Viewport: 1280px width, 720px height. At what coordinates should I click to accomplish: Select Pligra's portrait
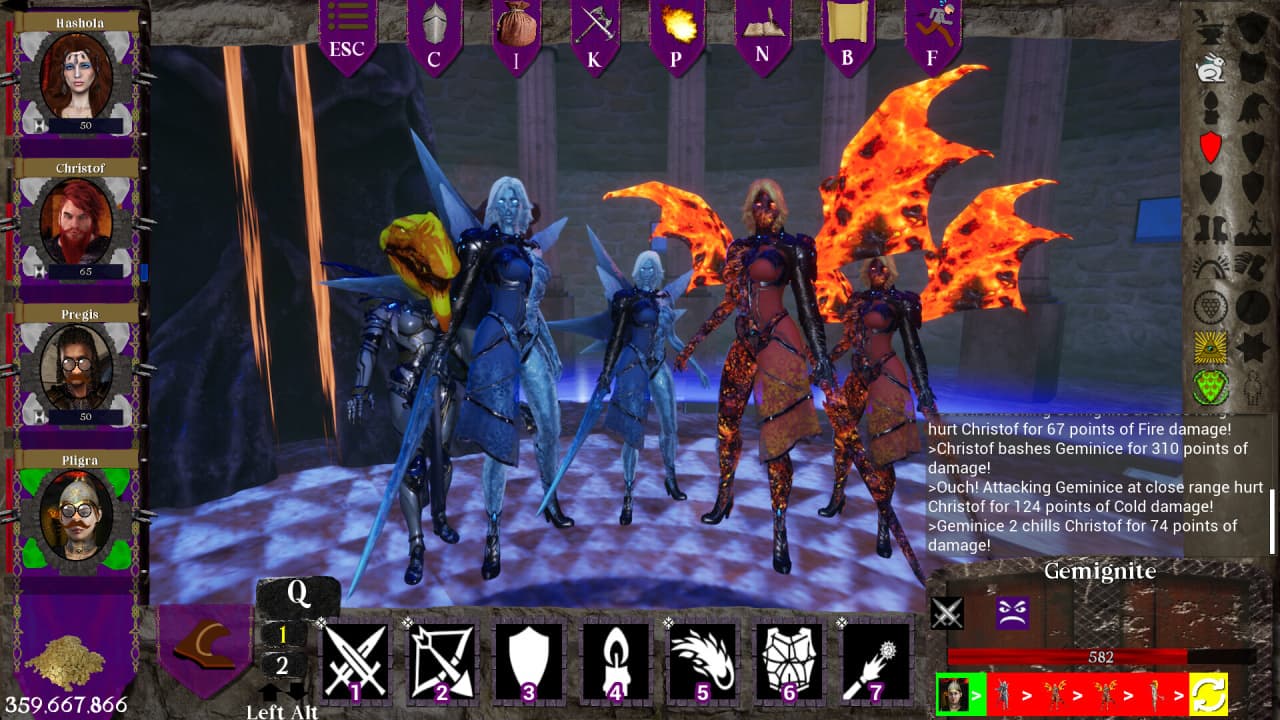[x=77, y=514]
